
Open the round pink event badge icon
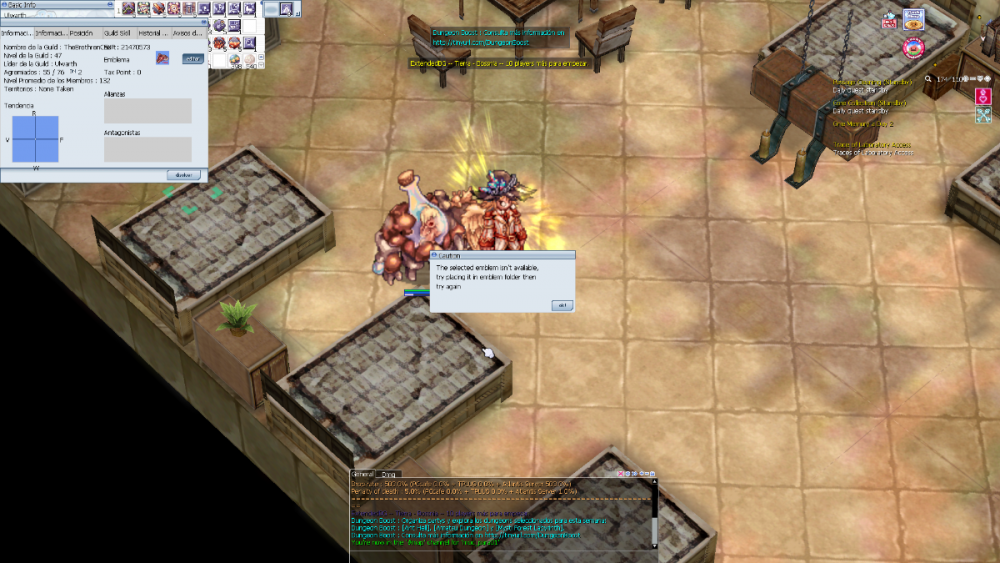coord(912,47)
